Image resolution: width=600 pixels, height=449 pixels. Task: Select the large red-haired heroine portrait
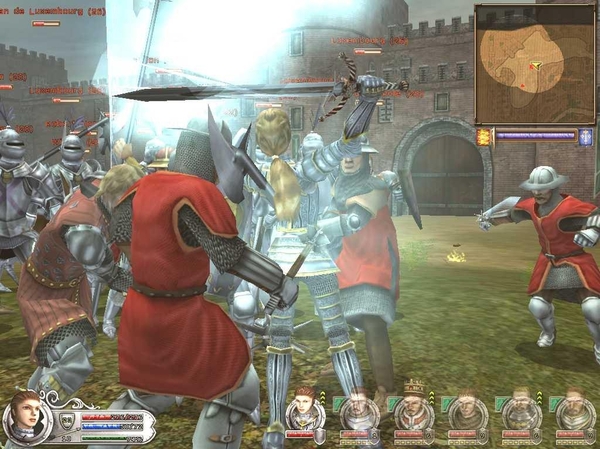[x=25, y=417]
